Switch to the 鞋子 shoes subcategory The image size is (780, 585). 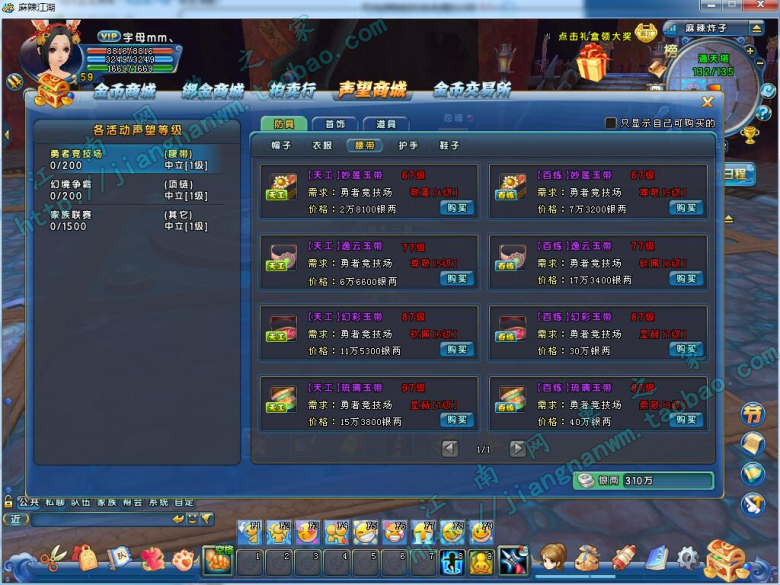tap(450, 146)
